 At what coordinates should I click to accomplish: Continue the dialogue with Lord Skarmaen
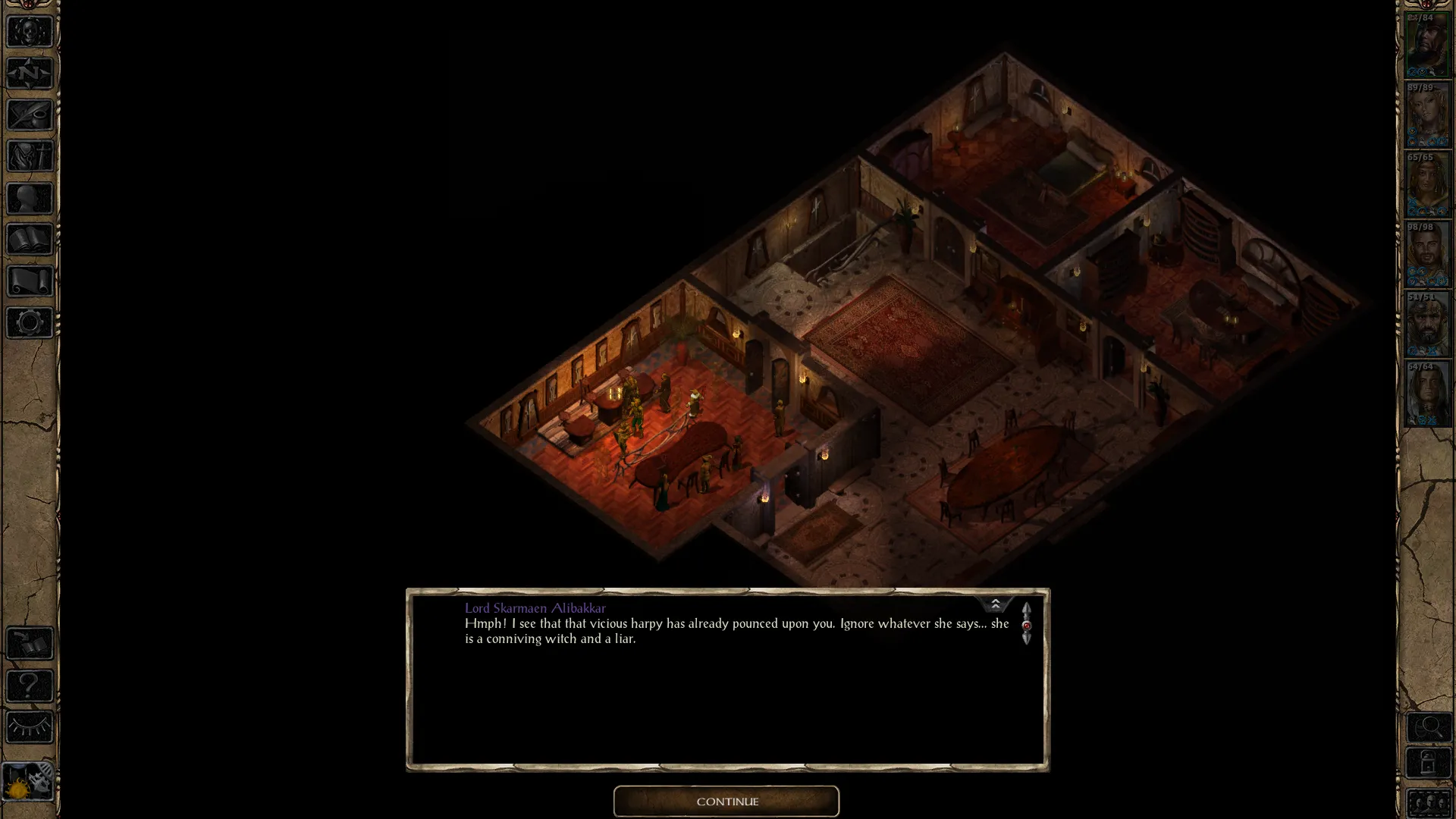point(726,802)
